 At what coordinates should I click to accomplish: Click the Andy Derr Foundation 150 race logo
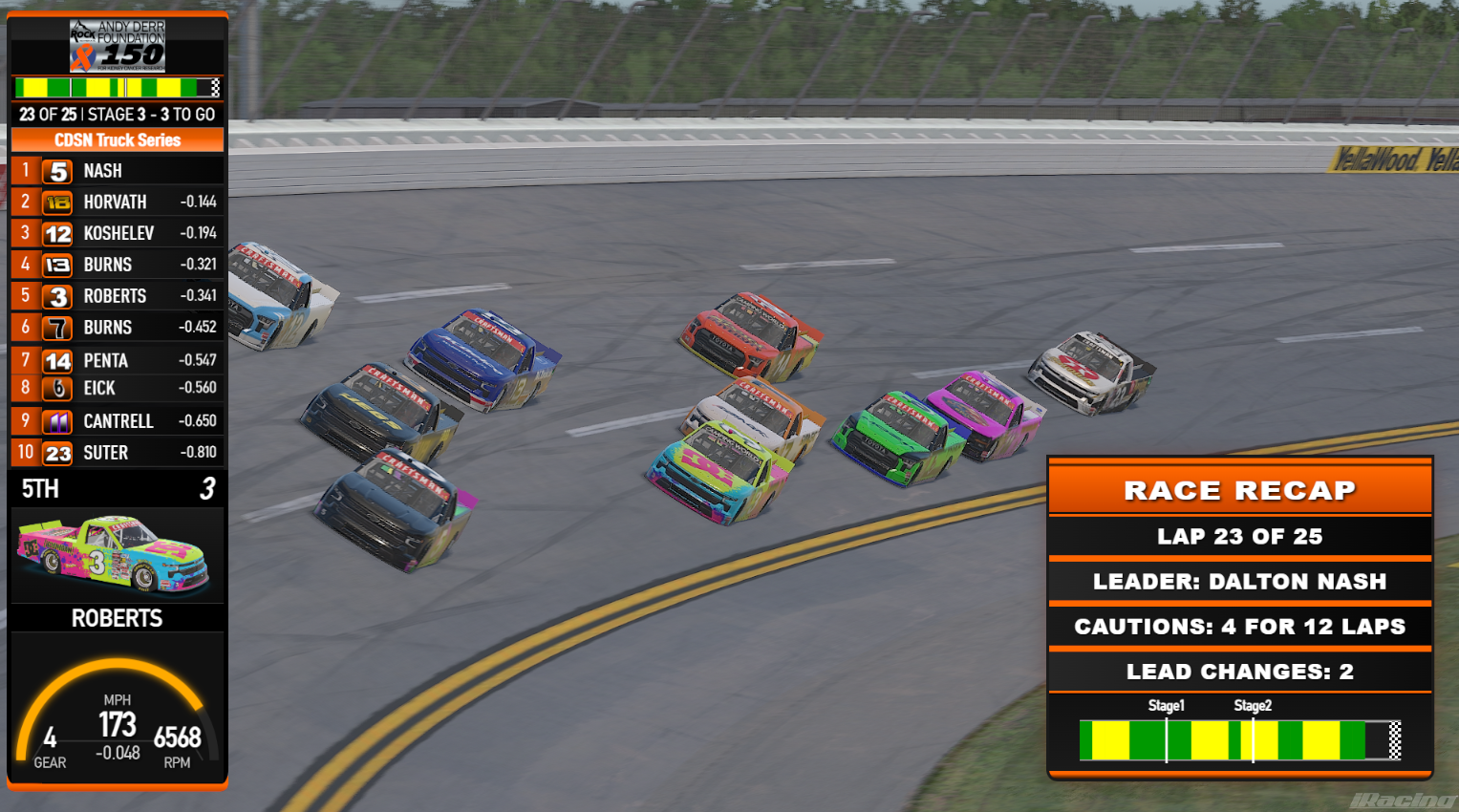tap(117, 44)
